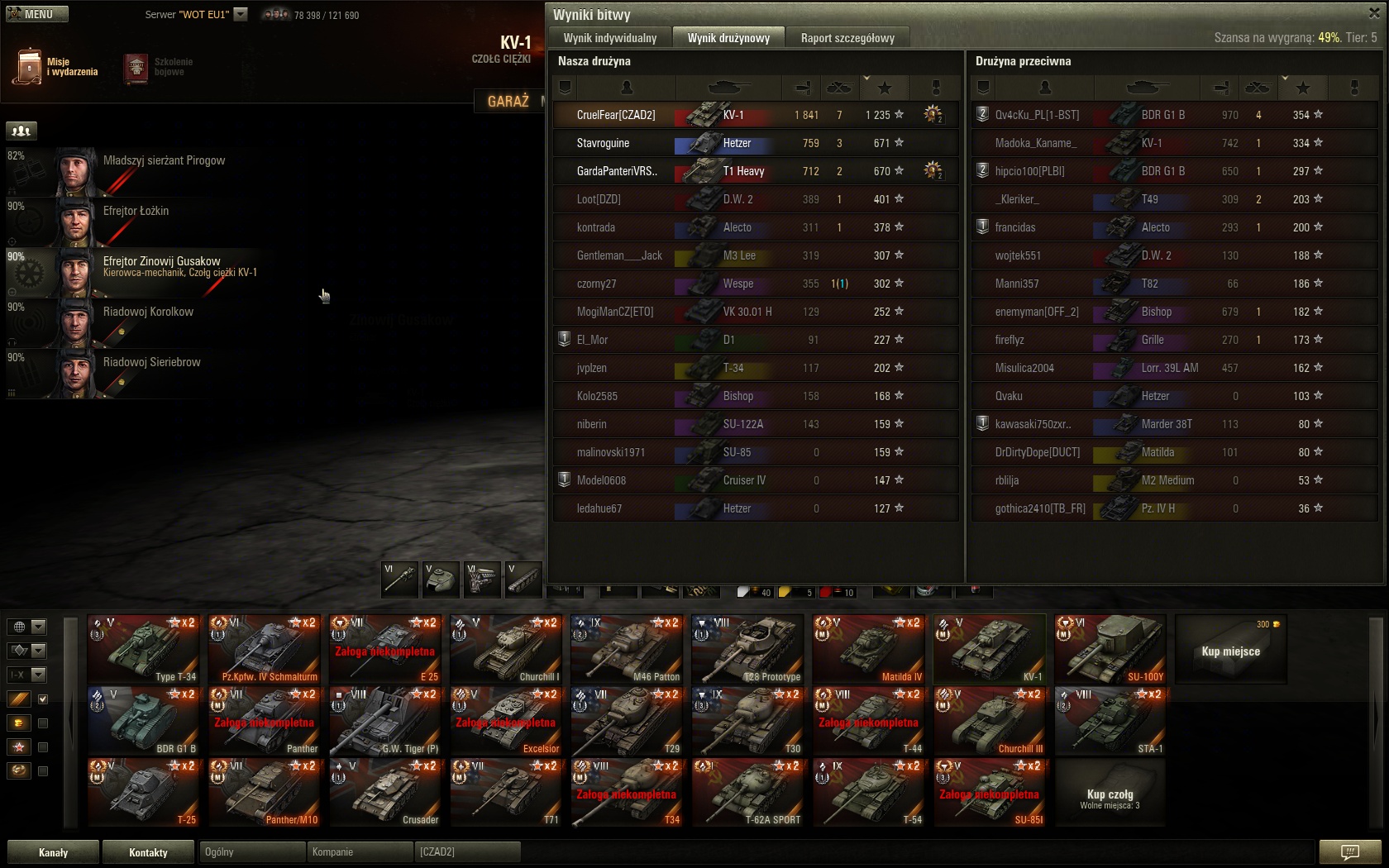Pick the KV-1 tank in carousel
The image size is (1389, 868).
(989, 649)
